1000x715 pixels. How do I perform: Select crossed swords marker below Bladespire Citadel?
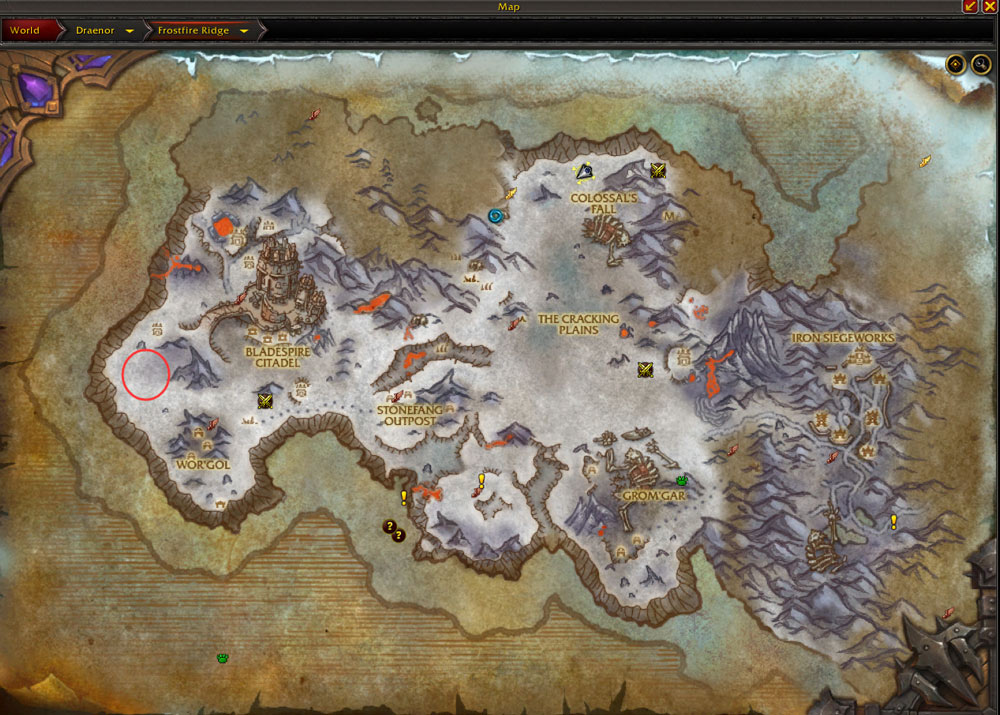pyautogui.click(x=266, y=401)
